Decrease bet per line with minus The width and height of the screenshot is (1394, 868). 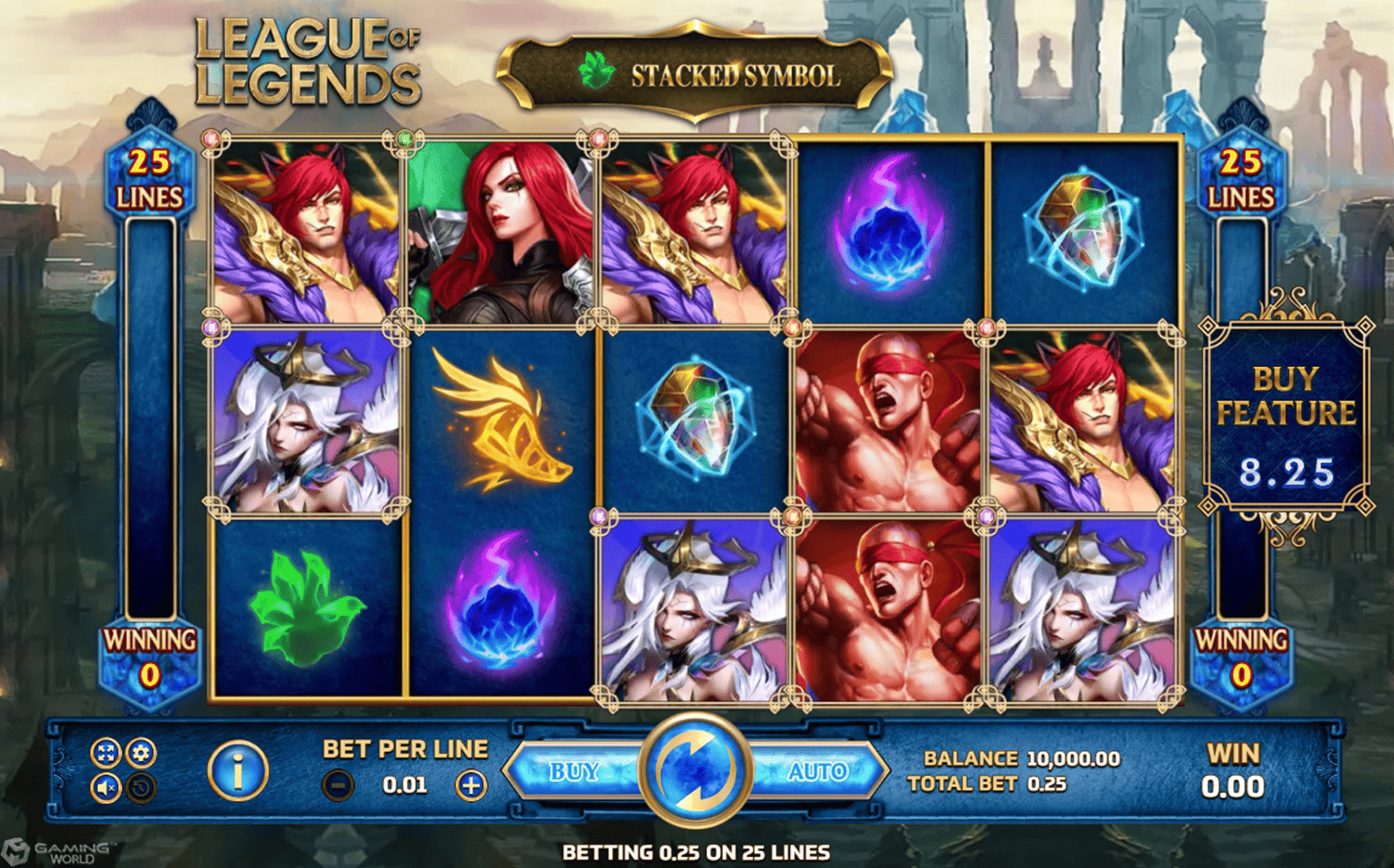point(339,784)
